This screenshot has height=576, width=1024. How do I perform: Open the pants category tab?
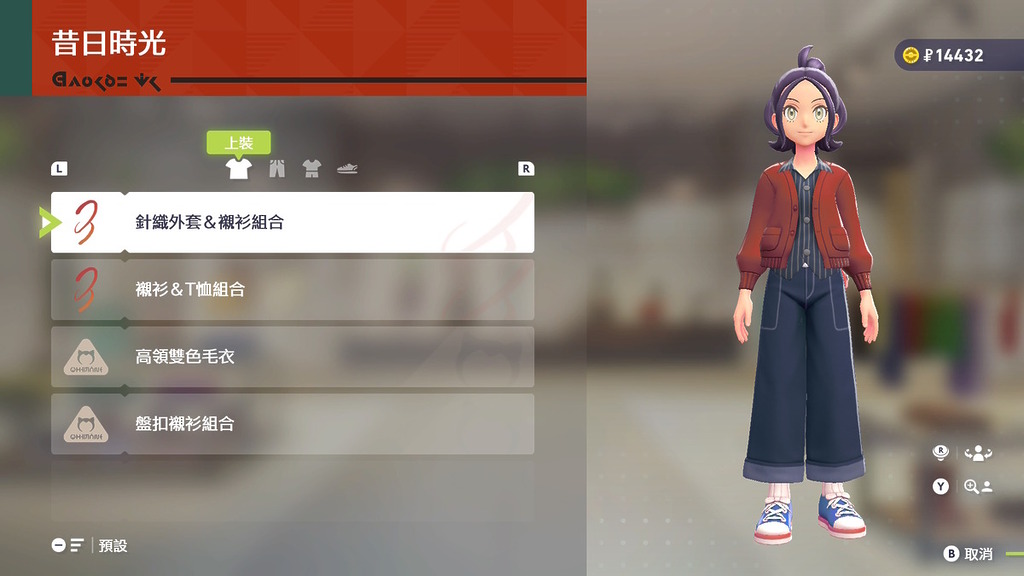(277, 168)
